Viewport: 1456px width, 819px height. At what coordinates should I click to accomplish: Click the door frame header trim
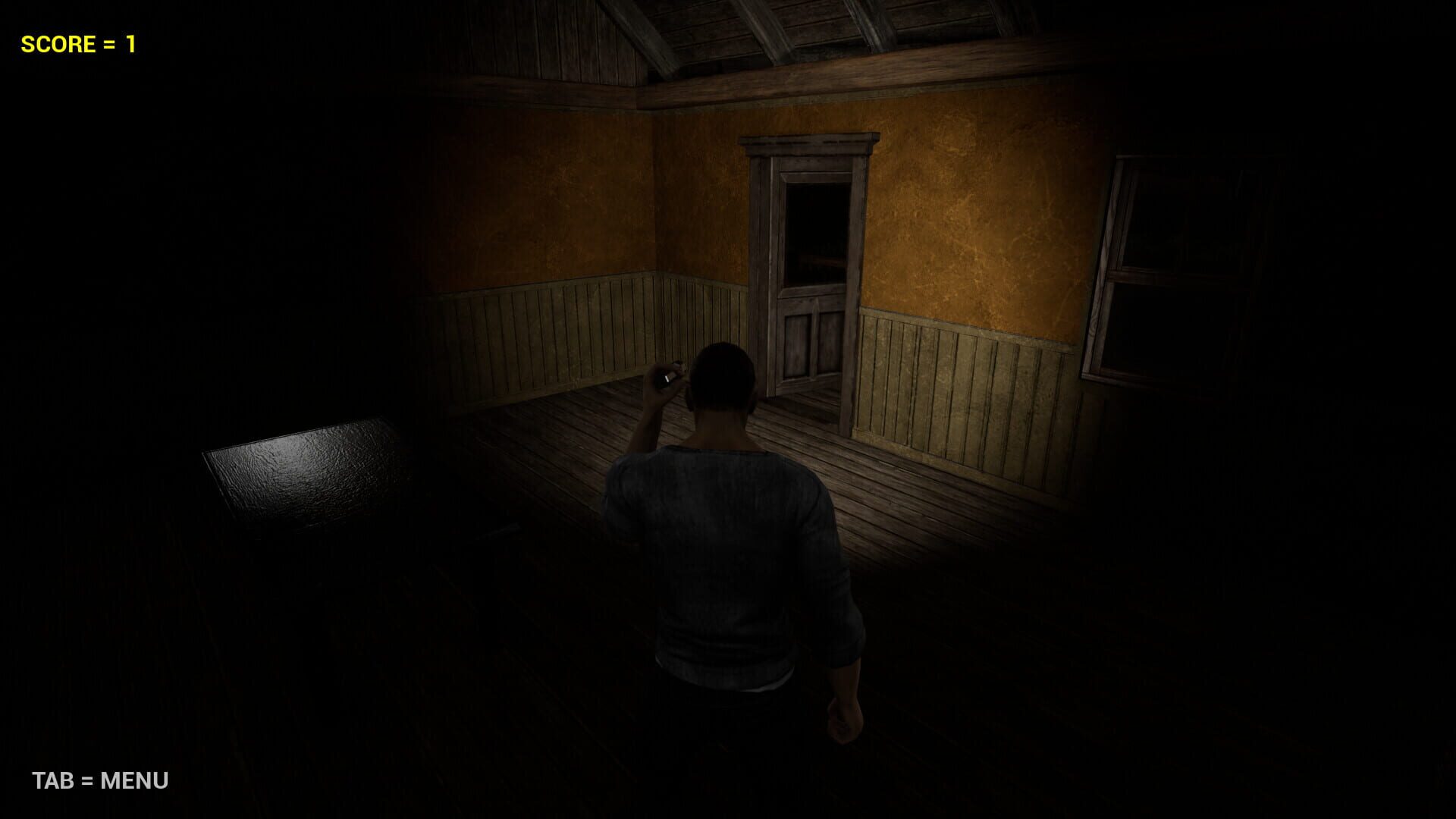pos(808,144)
